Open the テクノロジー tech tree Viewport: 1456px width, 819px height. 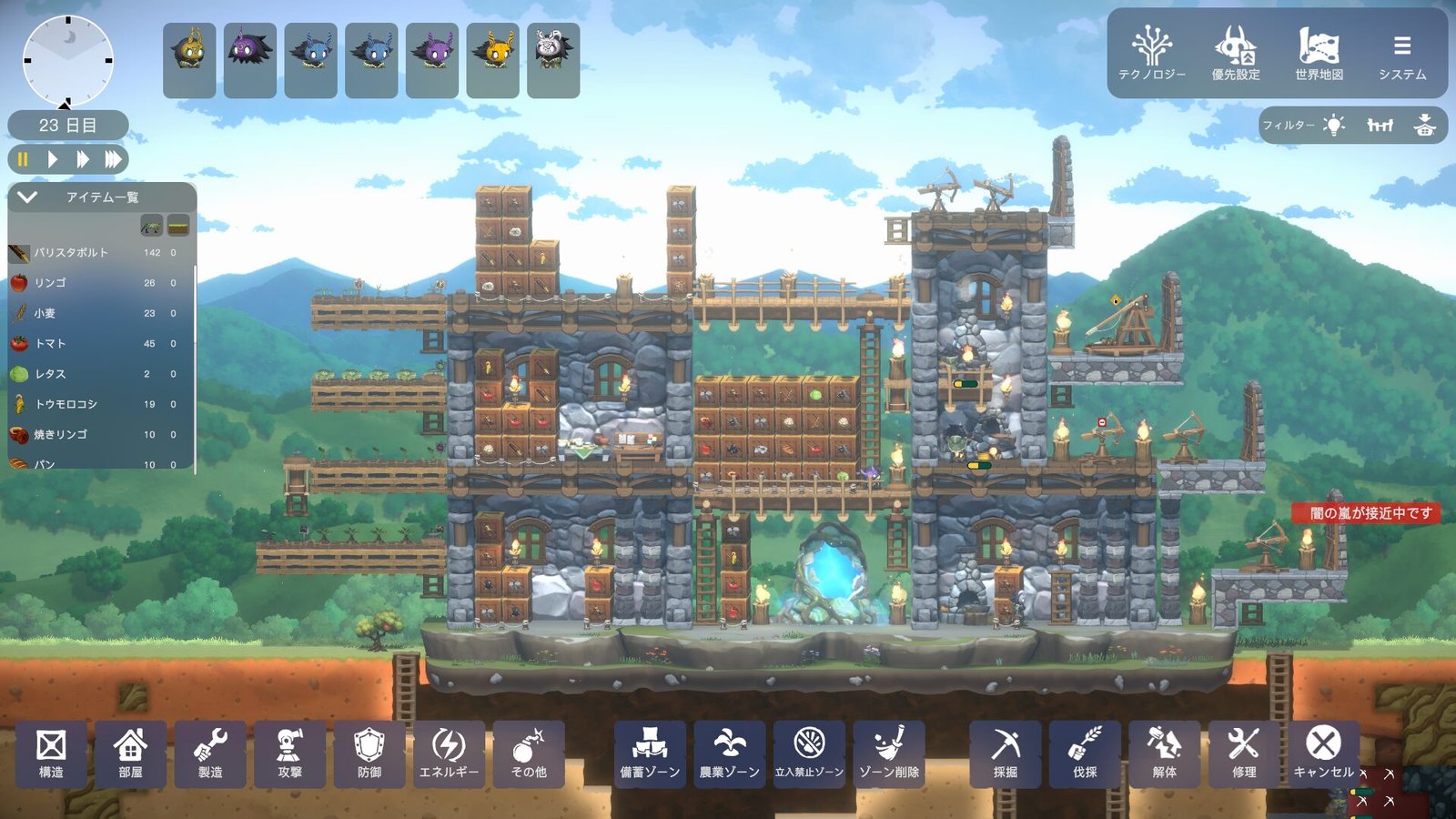[x=1151, y=54]
